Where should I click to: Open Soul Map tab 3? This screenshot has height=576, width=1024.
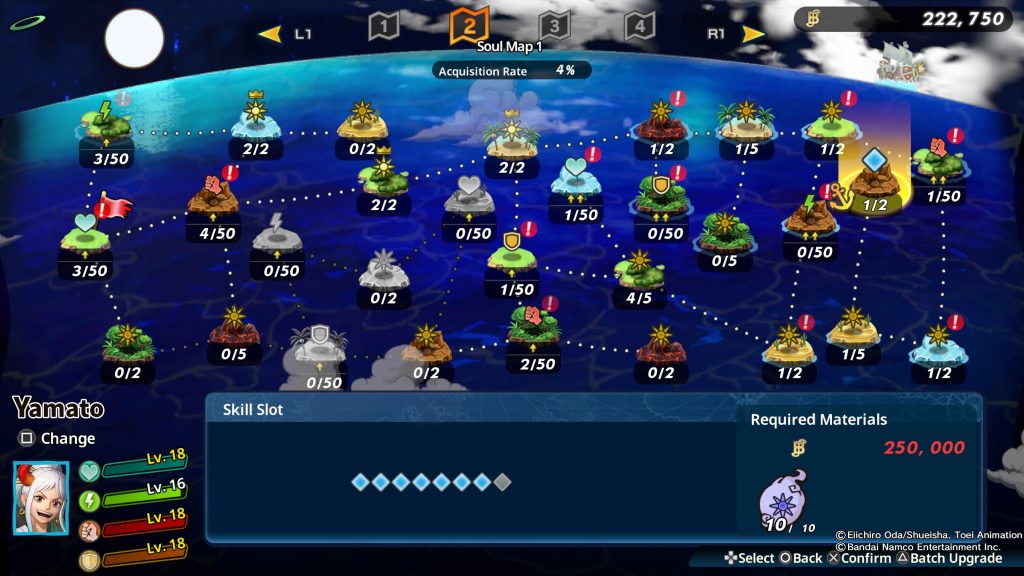click(x=554, y=26)
